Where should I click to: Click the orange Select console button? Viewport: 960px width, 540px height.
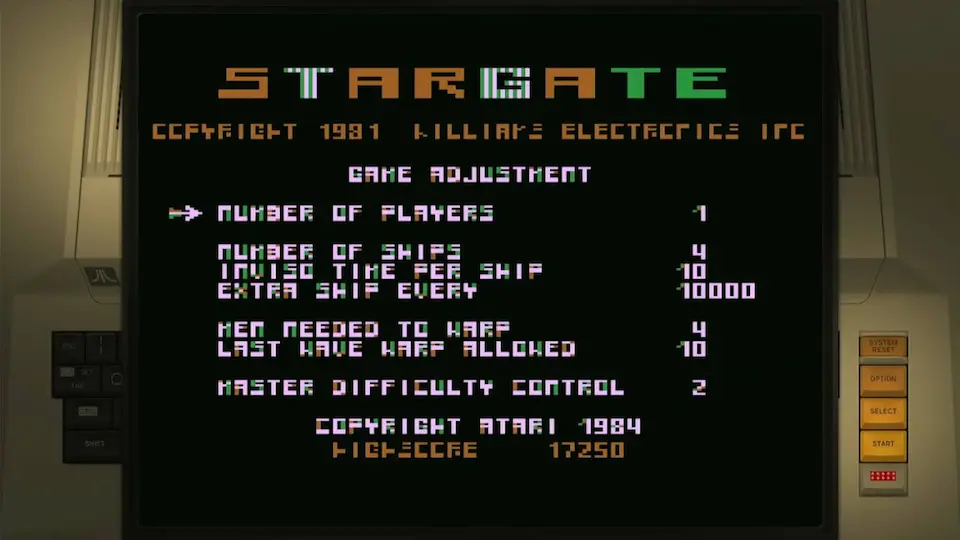(883, 411)
